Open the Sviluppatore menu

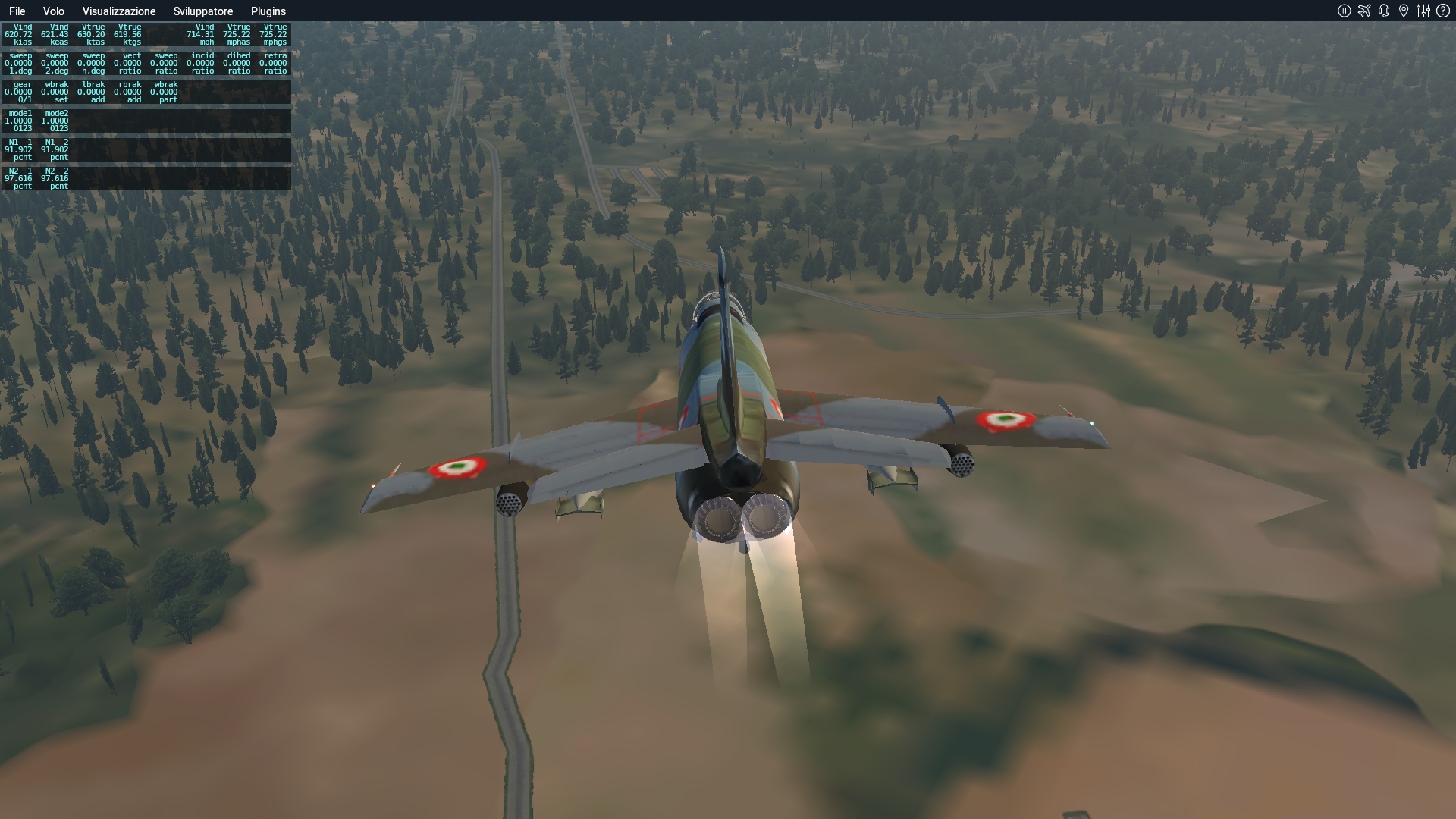(202, 11)
